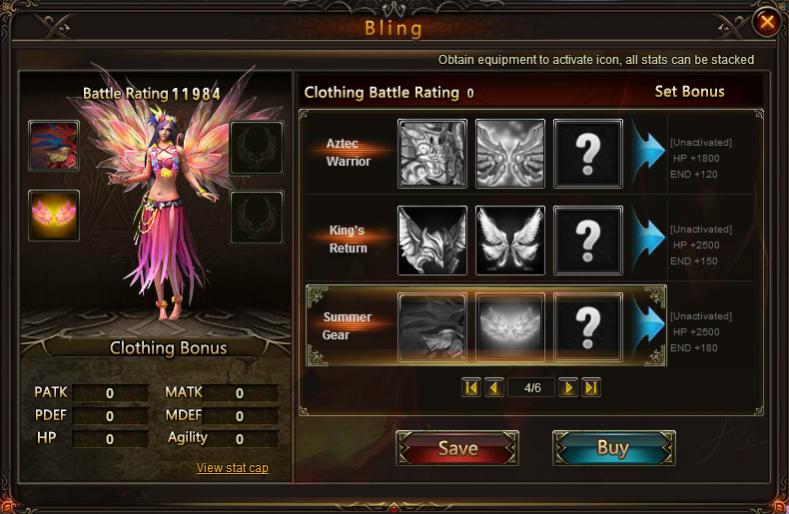
Task: Save the current clothing setup
Action: [x=457, y=449]
